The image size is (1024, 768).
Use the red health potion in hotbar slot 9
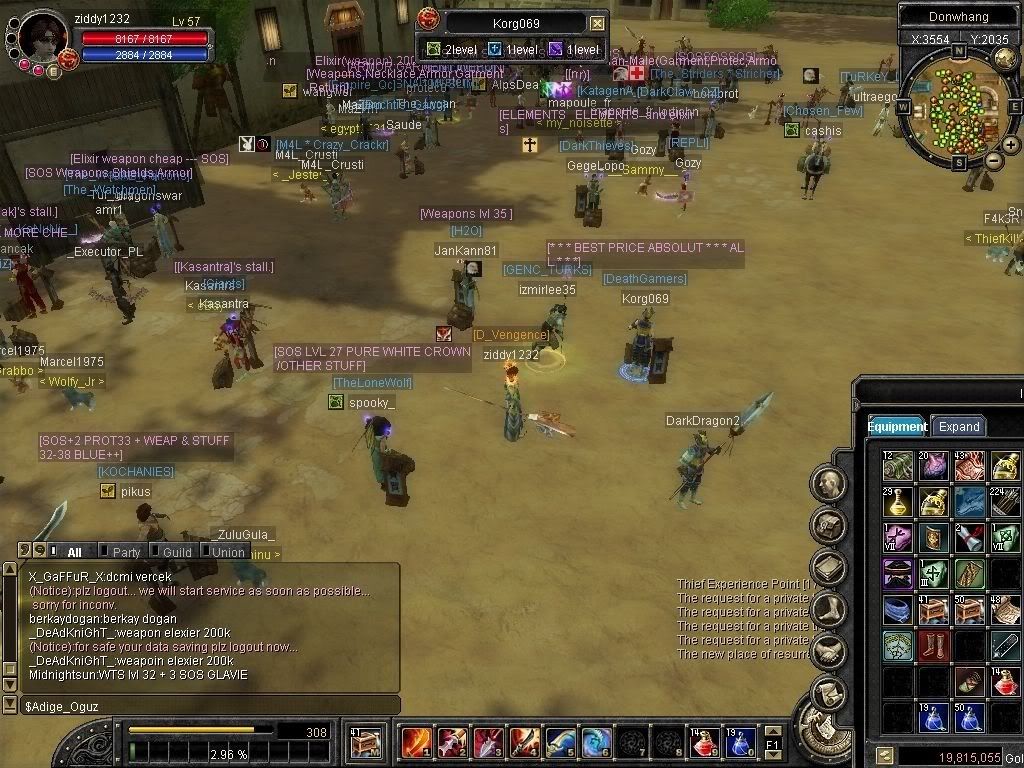click(704, 743)
